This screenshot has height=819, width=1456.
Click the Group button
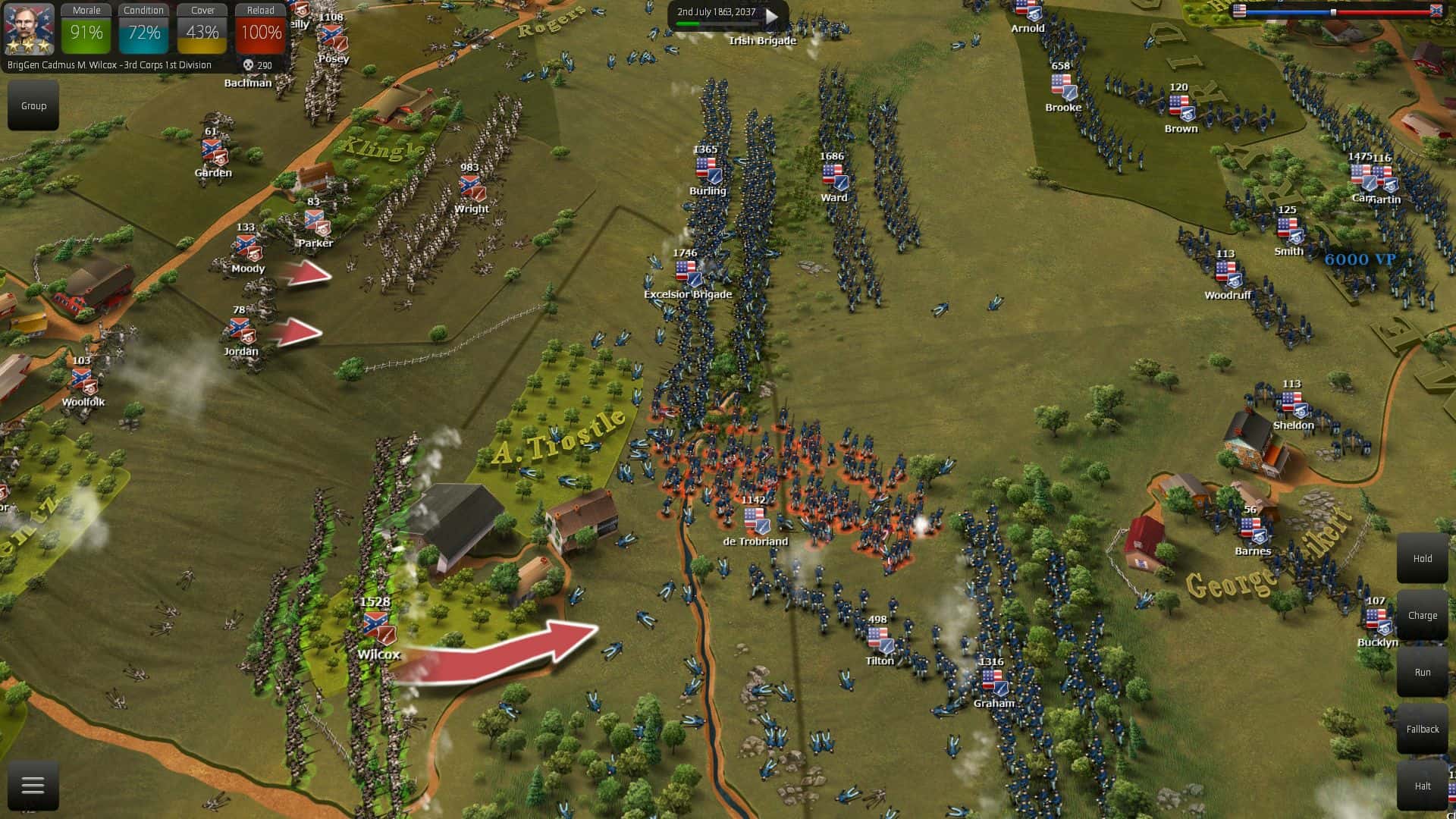pyautogui.click(x=33, y=106)
